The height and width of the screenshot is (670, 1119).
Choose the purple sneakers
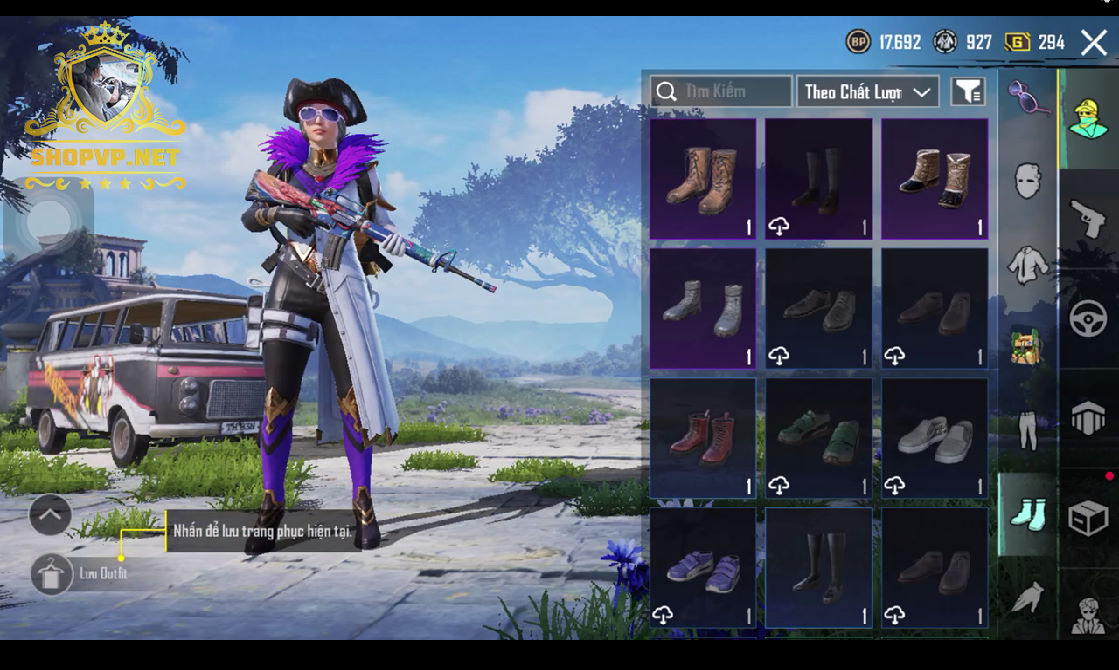[703, 568]
